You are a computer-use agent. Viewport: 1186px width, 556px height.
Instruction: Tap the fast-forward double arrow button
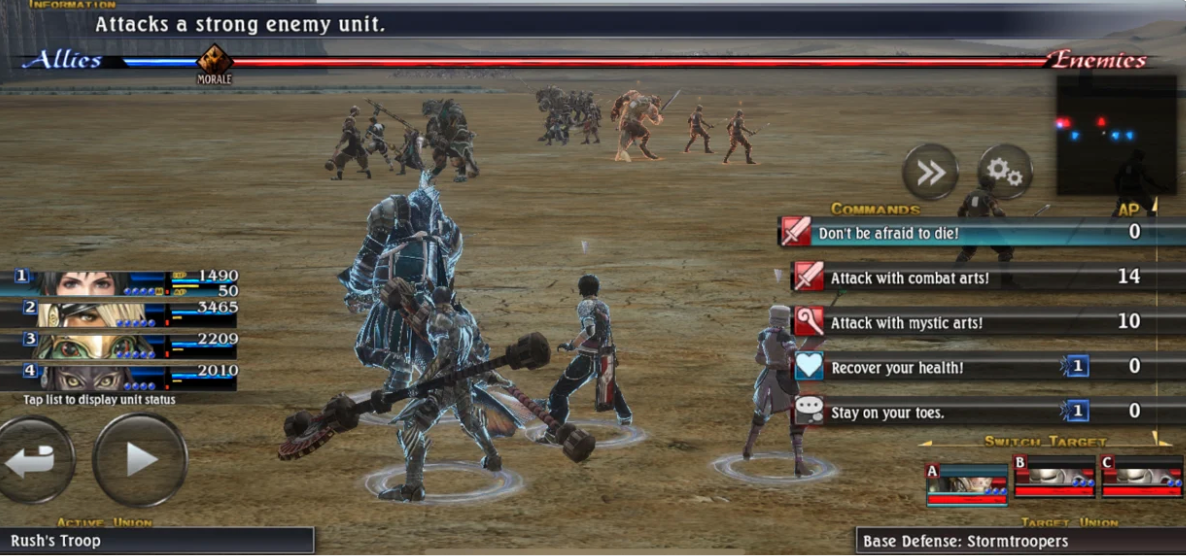(930, 172)
